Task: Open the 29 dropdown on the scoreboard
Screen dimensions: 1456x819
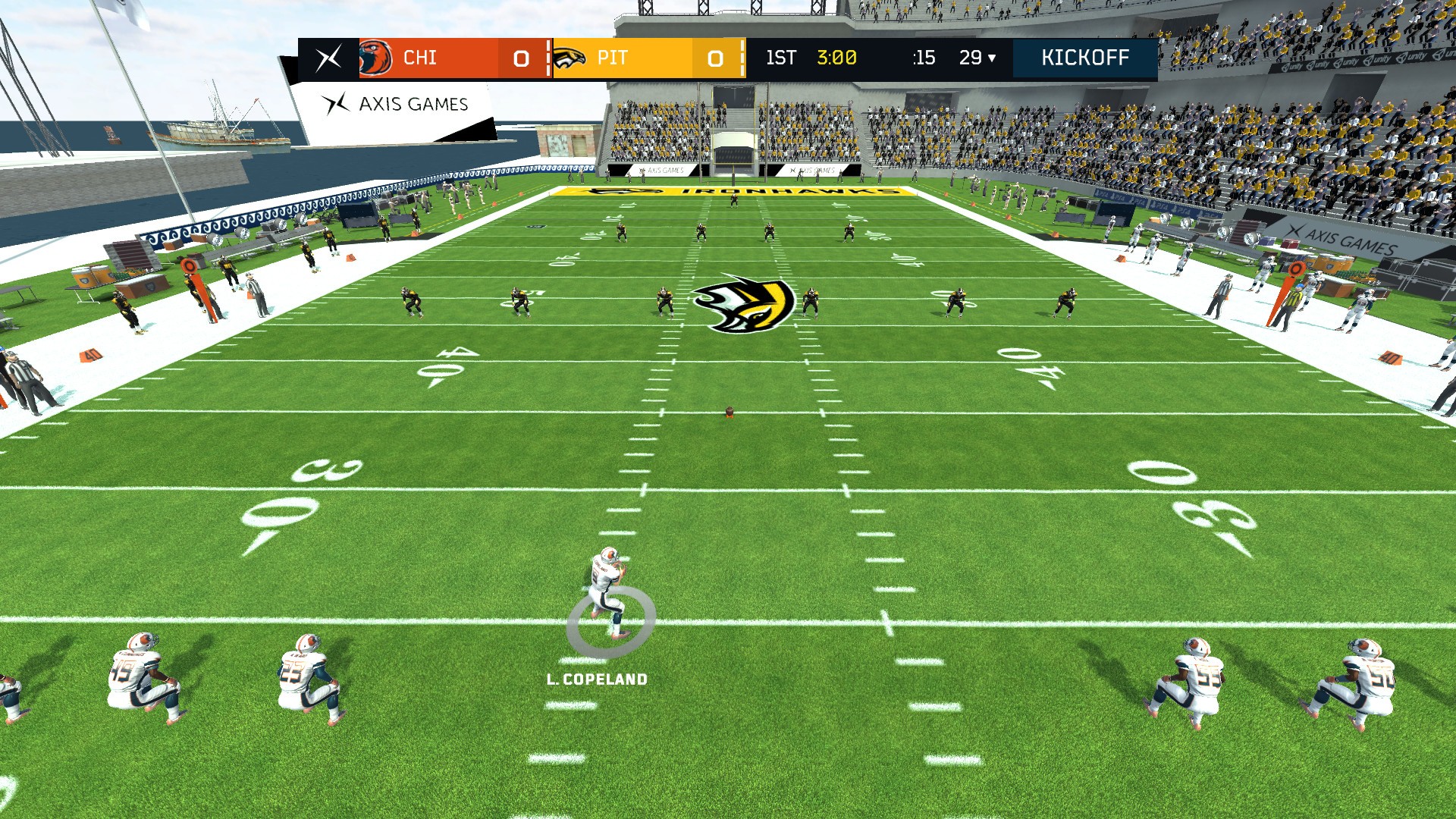Action: 978,58
